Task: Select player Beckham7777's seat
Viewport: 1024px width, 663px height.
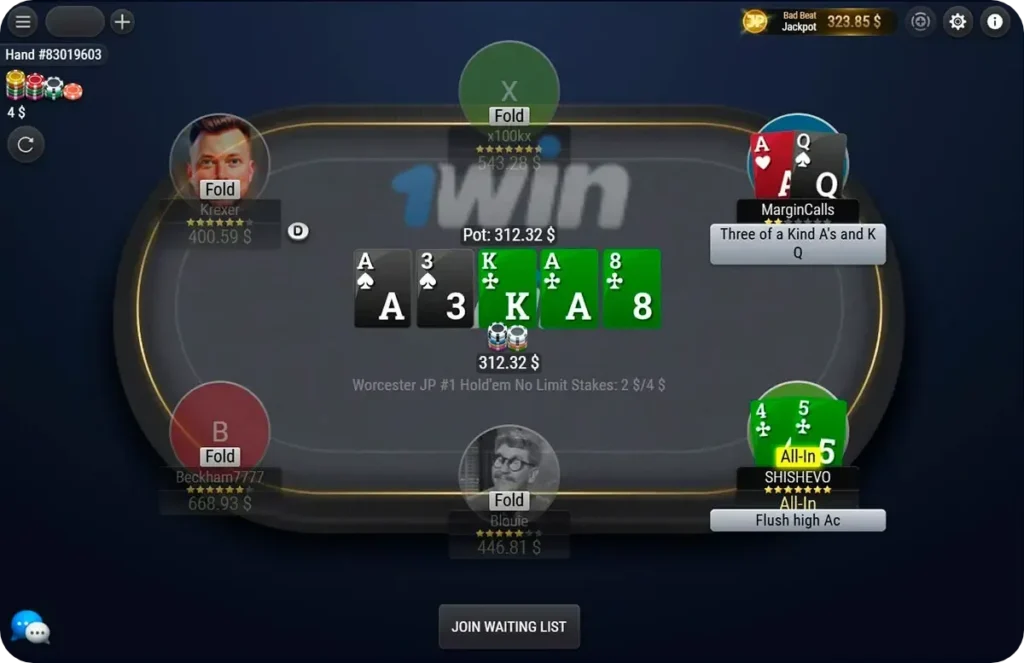Action: tap(219, 428)
